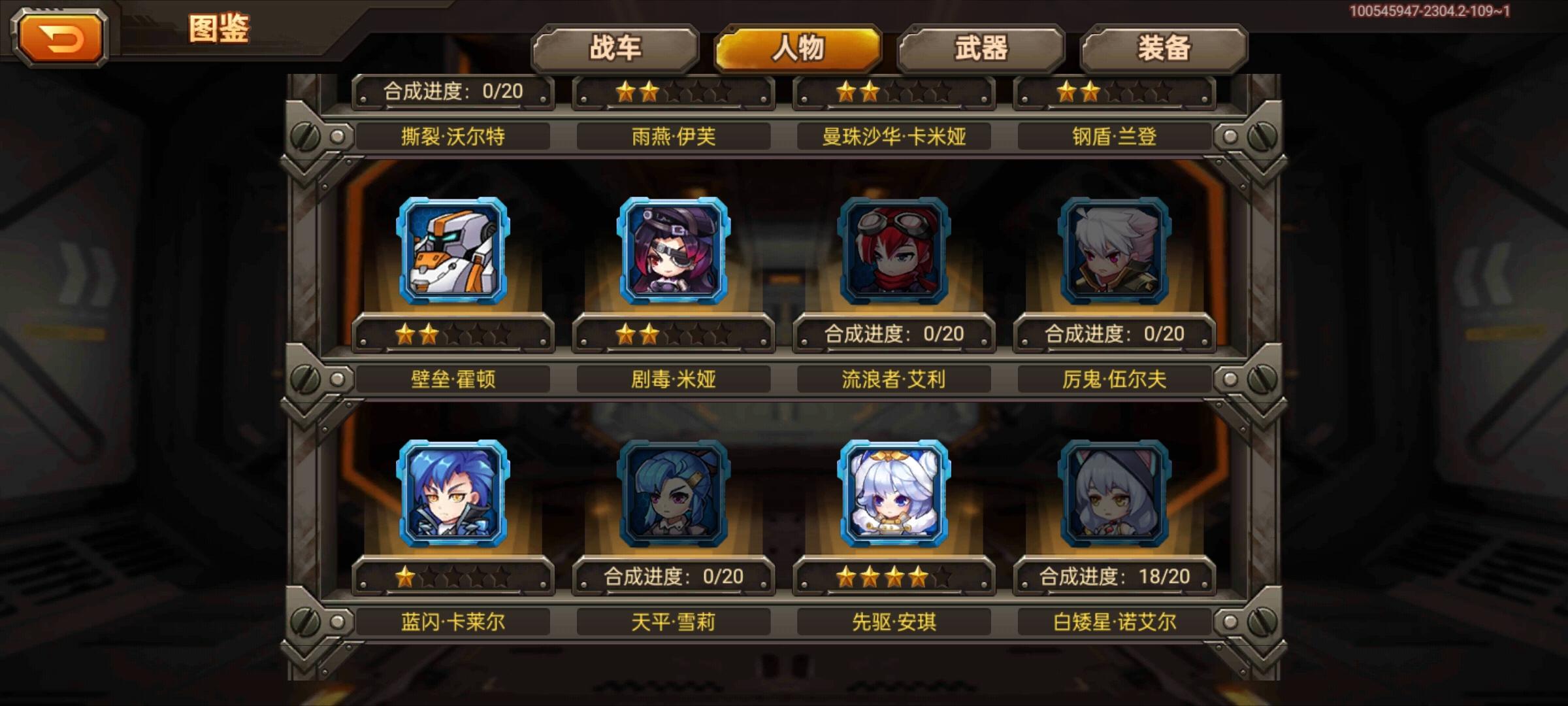Open the 装备 category

coord(1159,47)
